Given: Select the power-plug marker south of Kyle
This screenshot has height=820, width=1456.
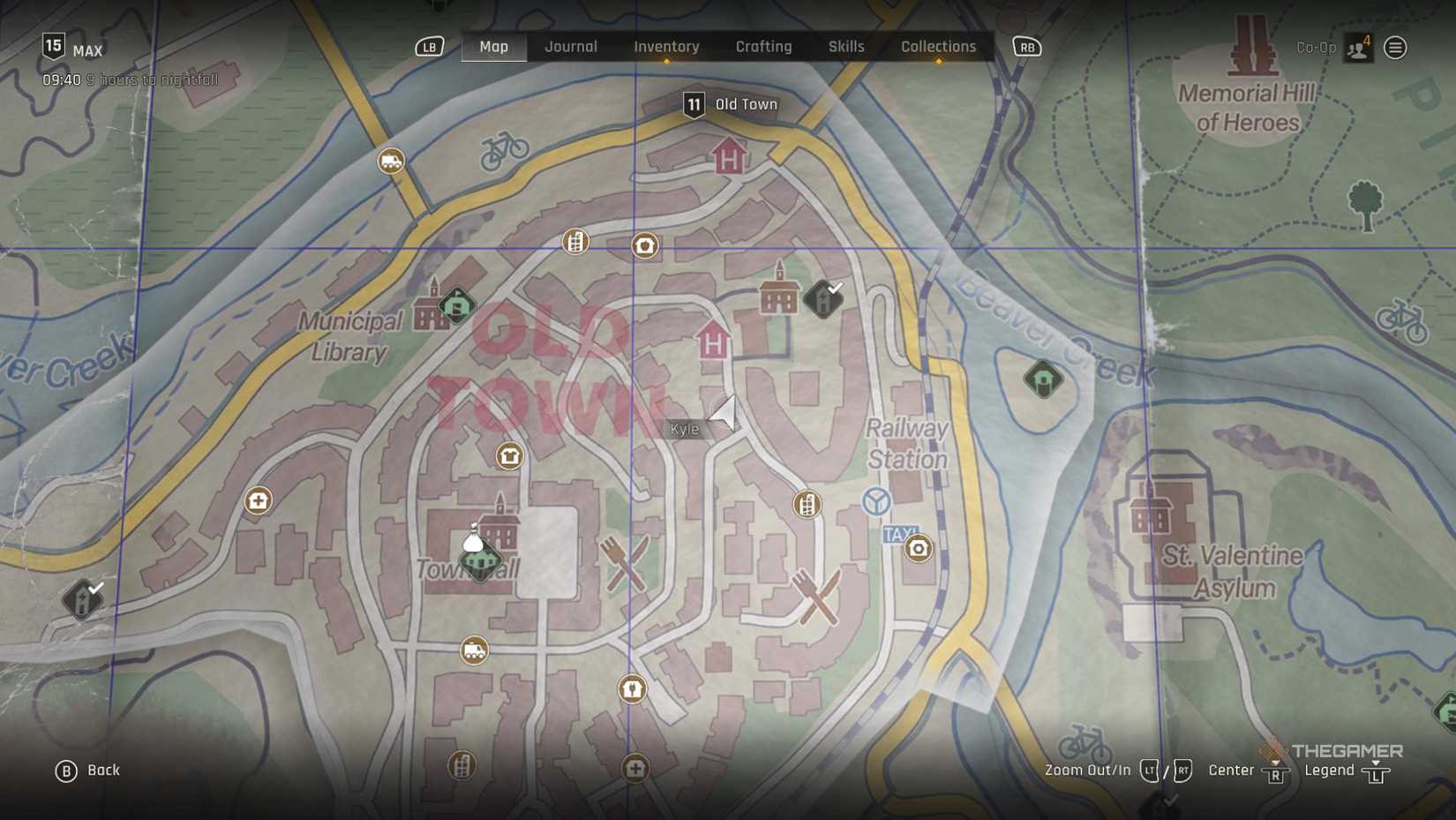Looking at the screenshot, I should click(632, 688).
